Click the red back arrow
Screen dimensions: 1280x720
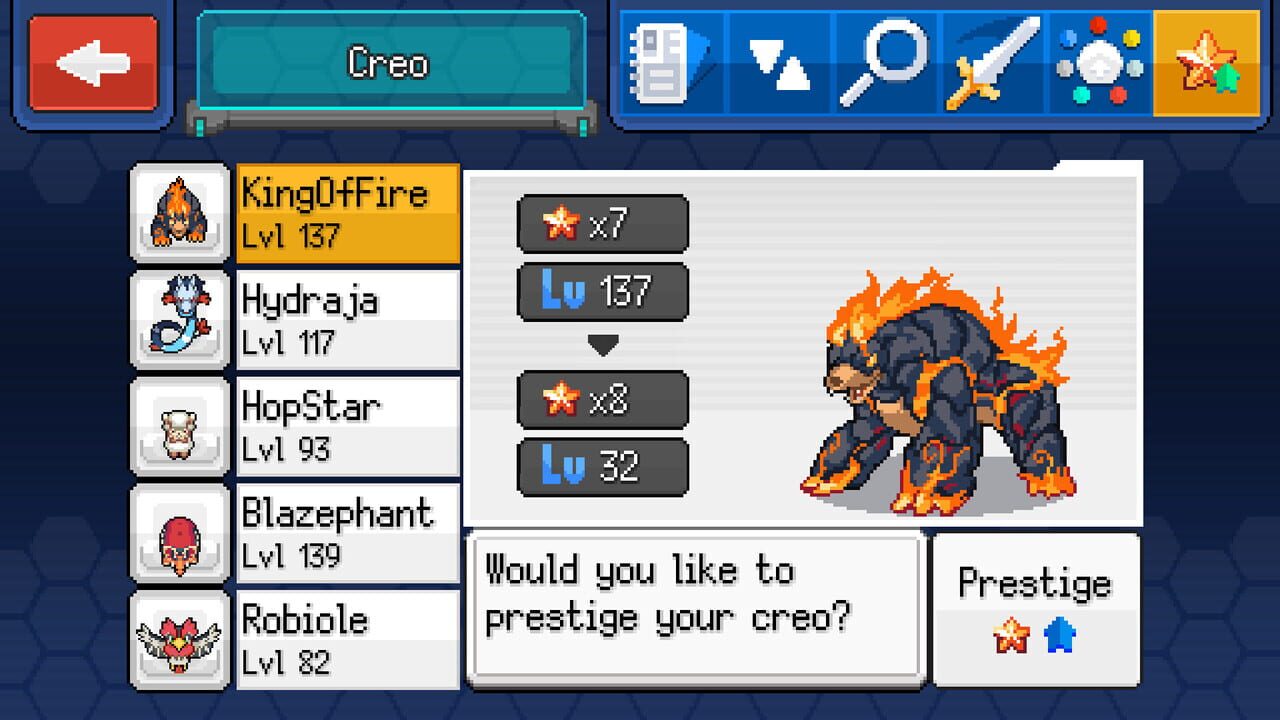click(x=90, y=63)
